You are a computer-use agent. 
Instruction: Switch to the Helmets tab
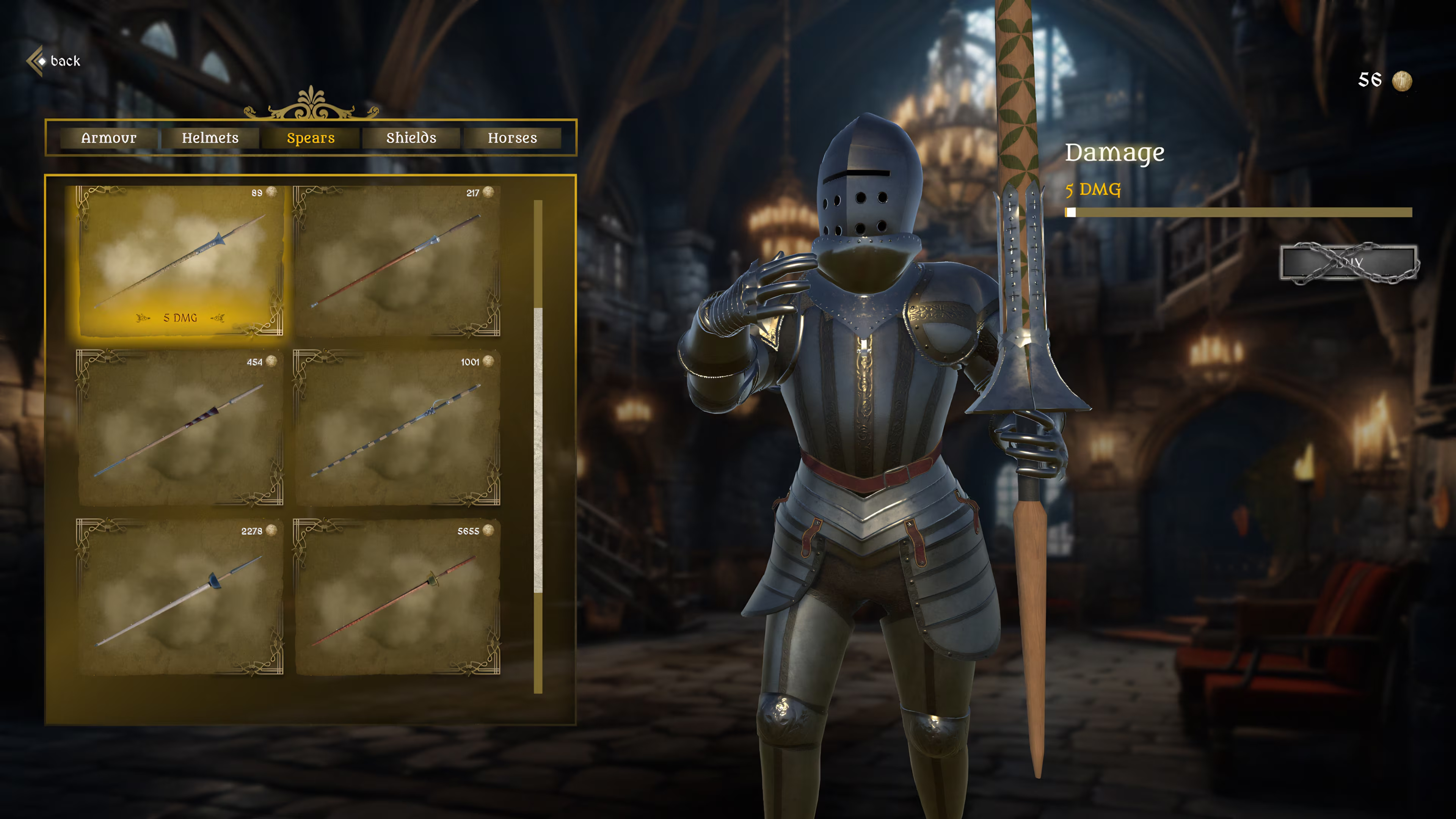[210, 137]
